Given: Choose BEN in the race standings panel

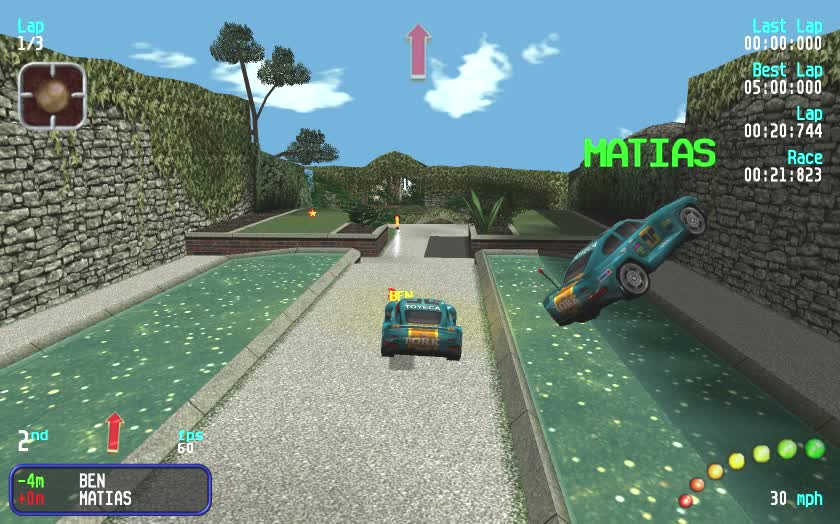Looking at the screenshot, I should (92, 481).
